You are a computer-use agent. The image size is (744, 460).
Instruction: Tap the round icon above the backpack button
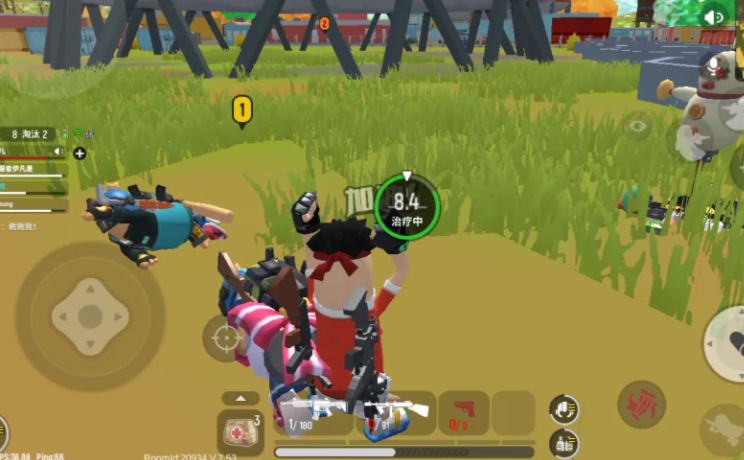564,408
